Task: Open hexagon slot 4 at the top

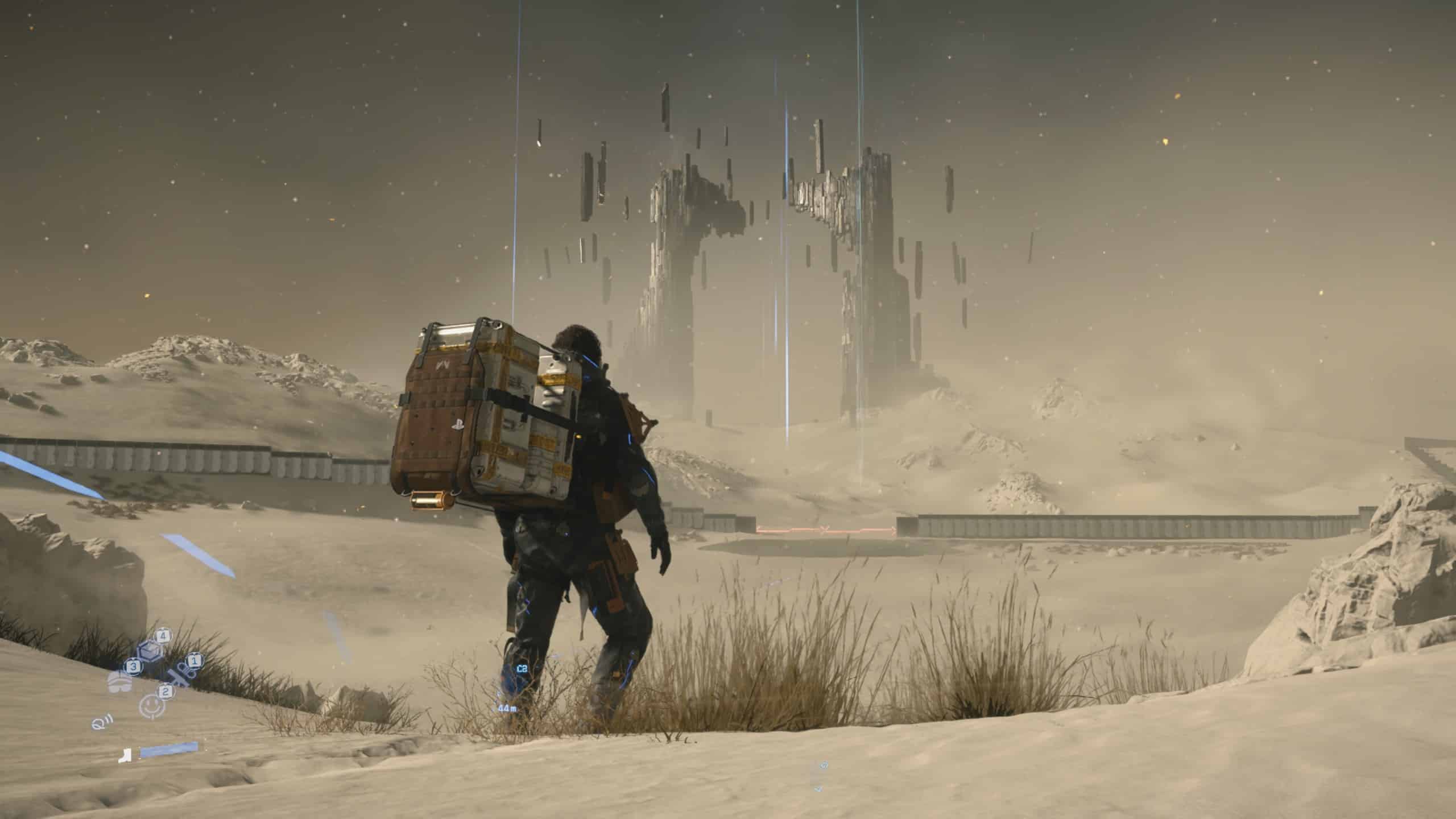Action: pos(163,636)
